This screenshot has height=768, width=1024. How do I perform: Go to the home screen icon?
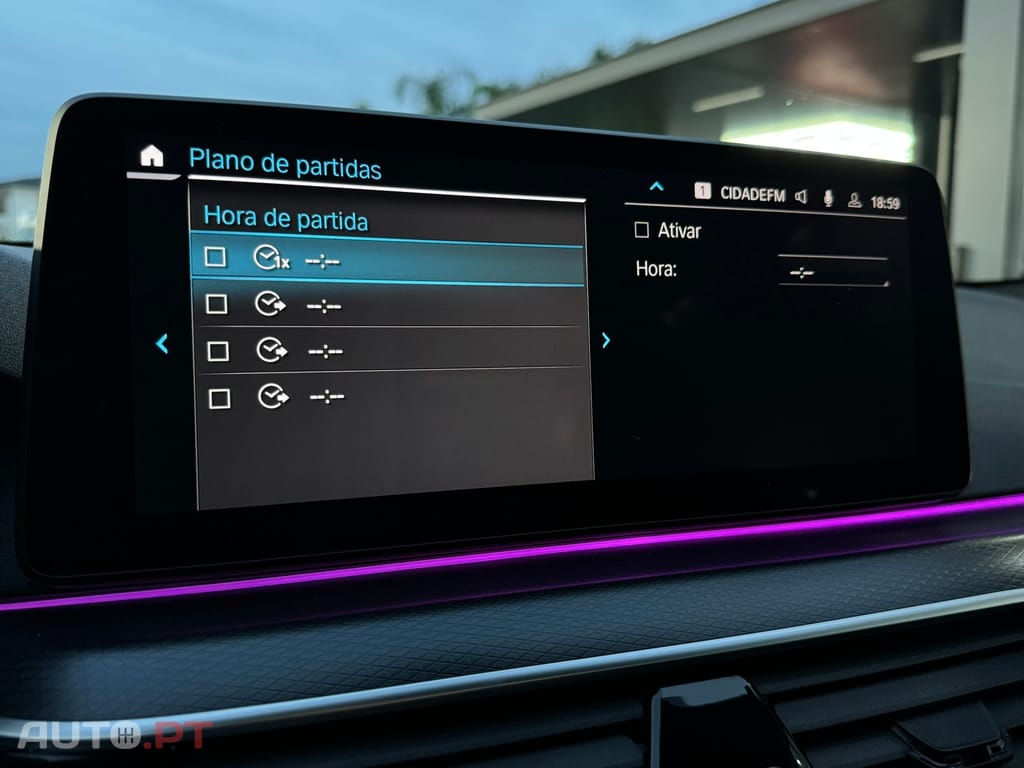pyautogui.click(x=151, y=156)
